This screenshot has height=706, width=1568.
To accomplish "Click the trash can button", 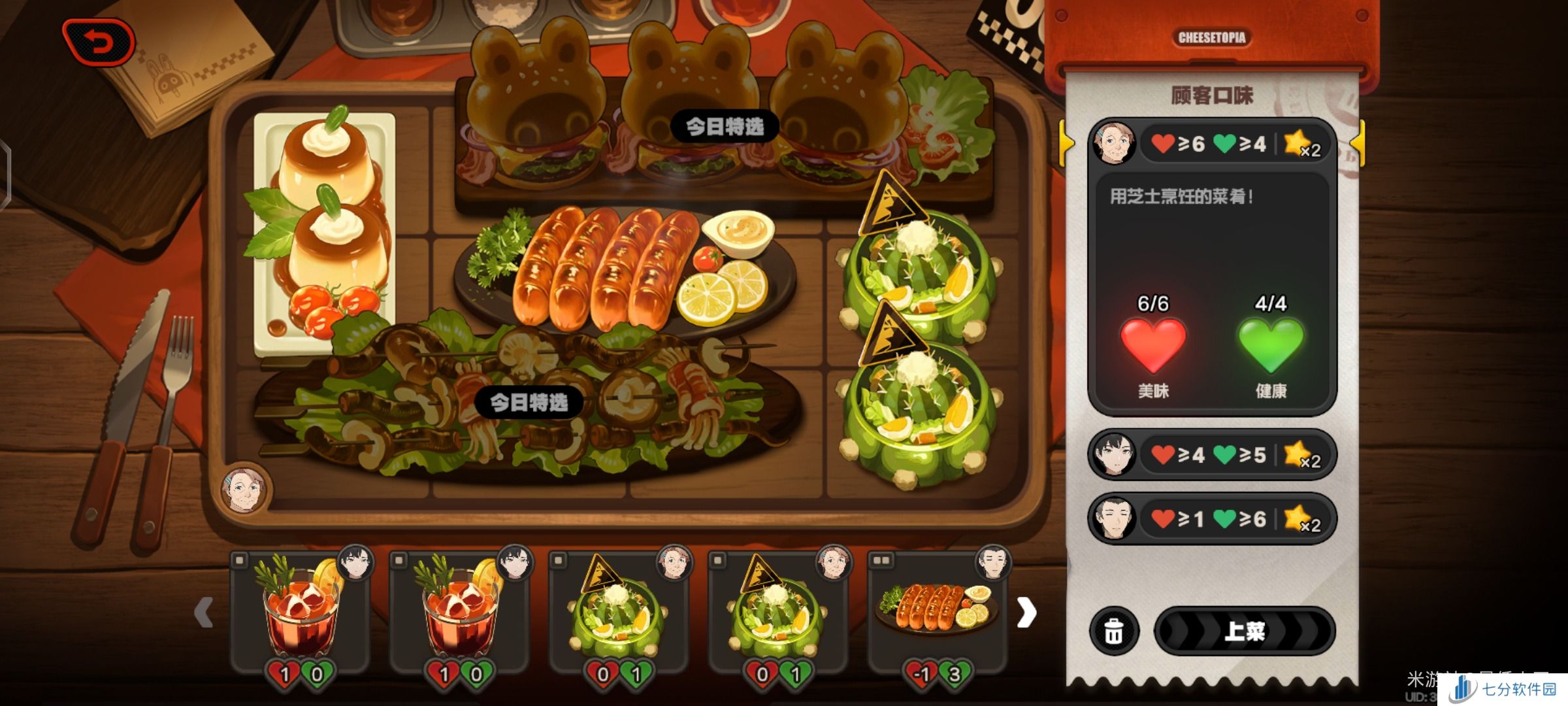I will pyautogui.click(x=1114, y=631).
